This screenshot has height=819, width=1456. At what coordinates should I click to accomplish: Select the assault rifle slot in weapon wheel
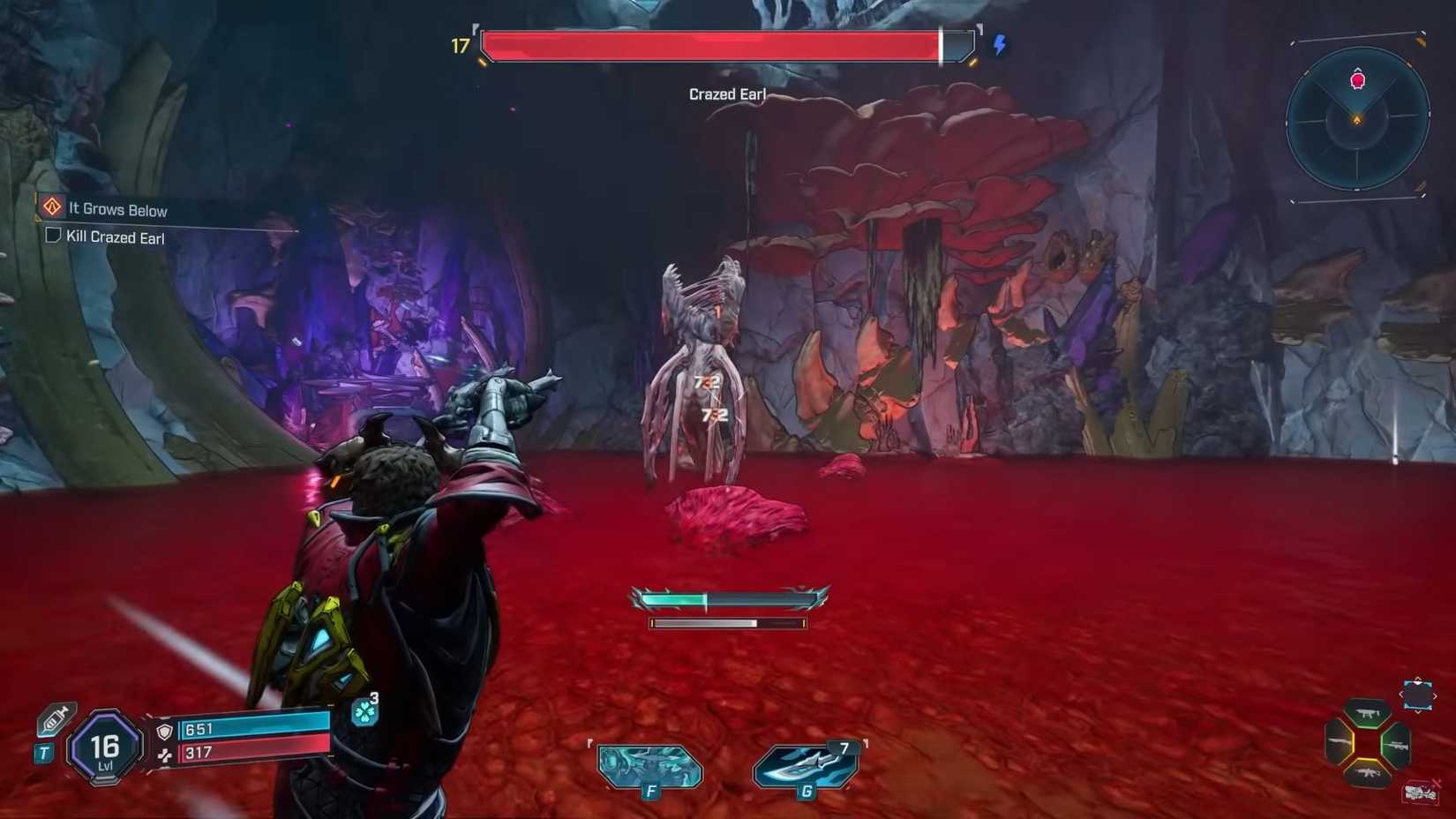(1367, 772)
